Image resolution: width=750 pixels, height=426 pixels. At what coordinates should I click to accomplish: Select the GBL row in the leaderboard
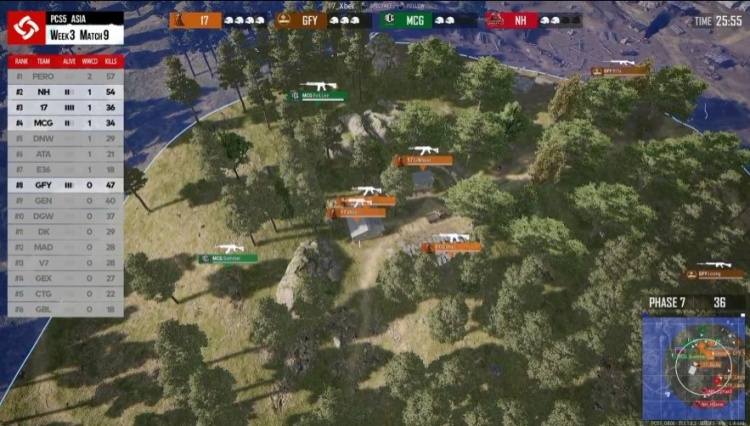pos(66,309)
